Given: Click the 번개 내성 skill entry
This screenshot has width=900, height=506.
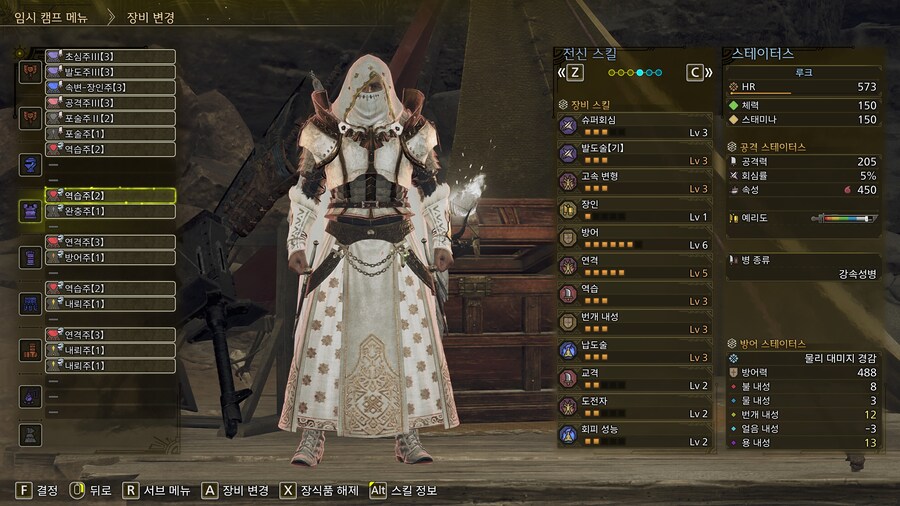Looking at the screenshot, I should (635, 322).
